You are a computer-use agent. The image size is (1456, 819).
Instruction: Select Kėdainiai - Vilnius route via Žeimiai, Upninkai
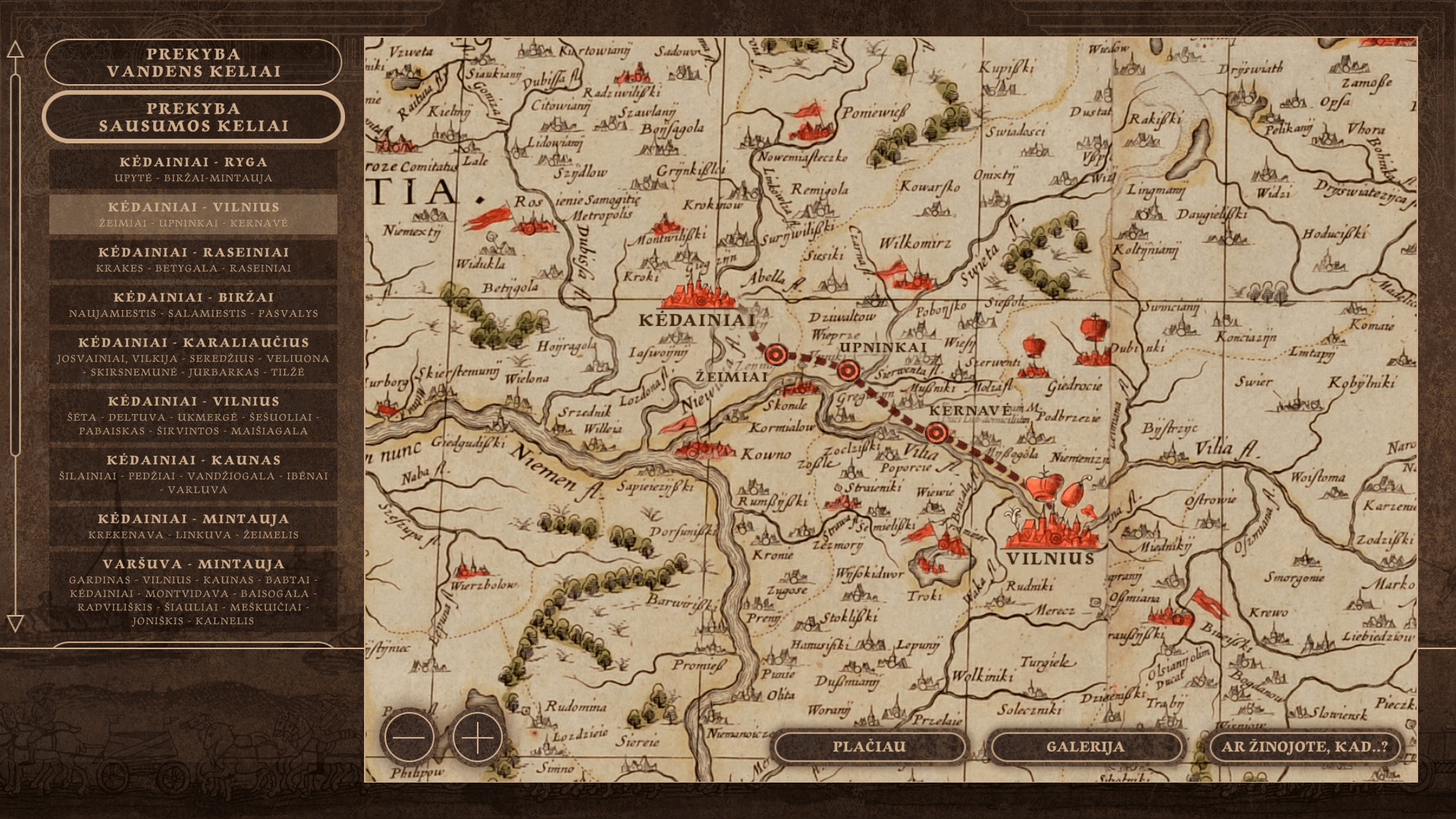tap(193, 214)
